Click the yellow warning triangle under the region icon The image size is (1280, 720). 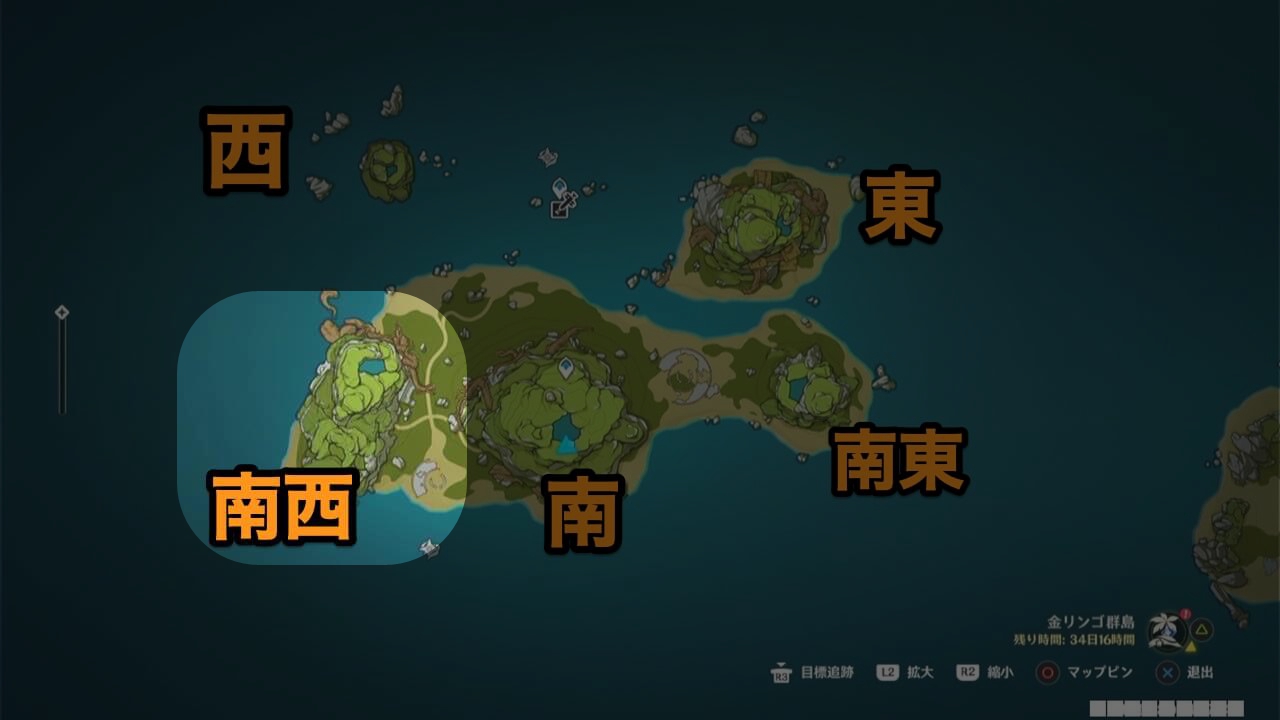click(1190, 645)
